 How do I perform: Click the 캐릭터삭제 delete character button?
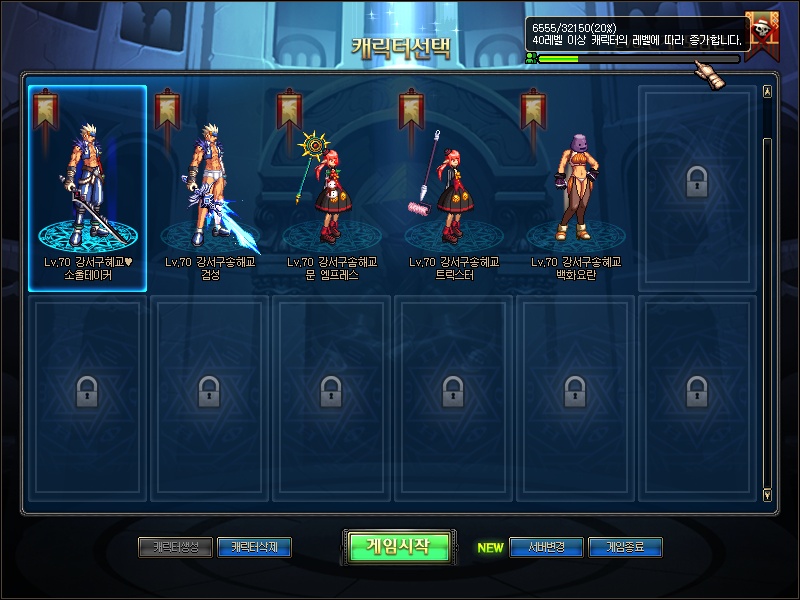click(254, 547)
